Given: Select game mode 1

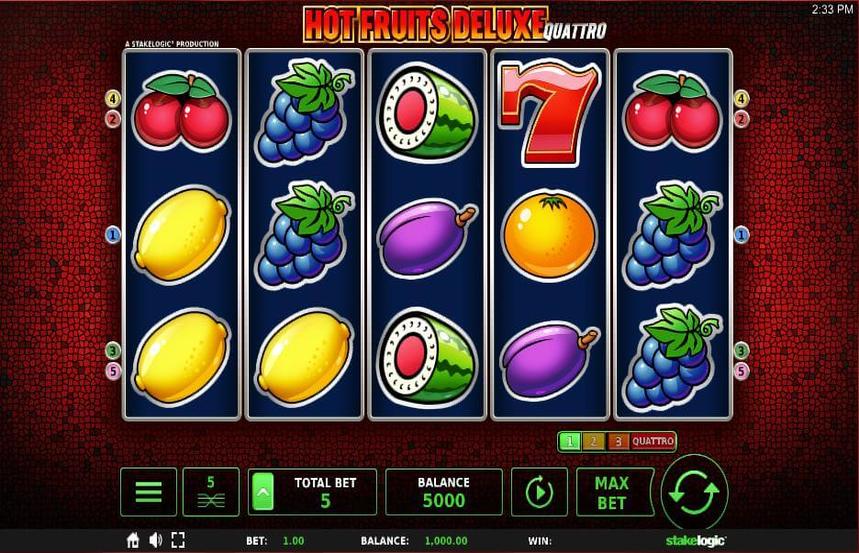Looking at the screenshot, I should point(568,441).
